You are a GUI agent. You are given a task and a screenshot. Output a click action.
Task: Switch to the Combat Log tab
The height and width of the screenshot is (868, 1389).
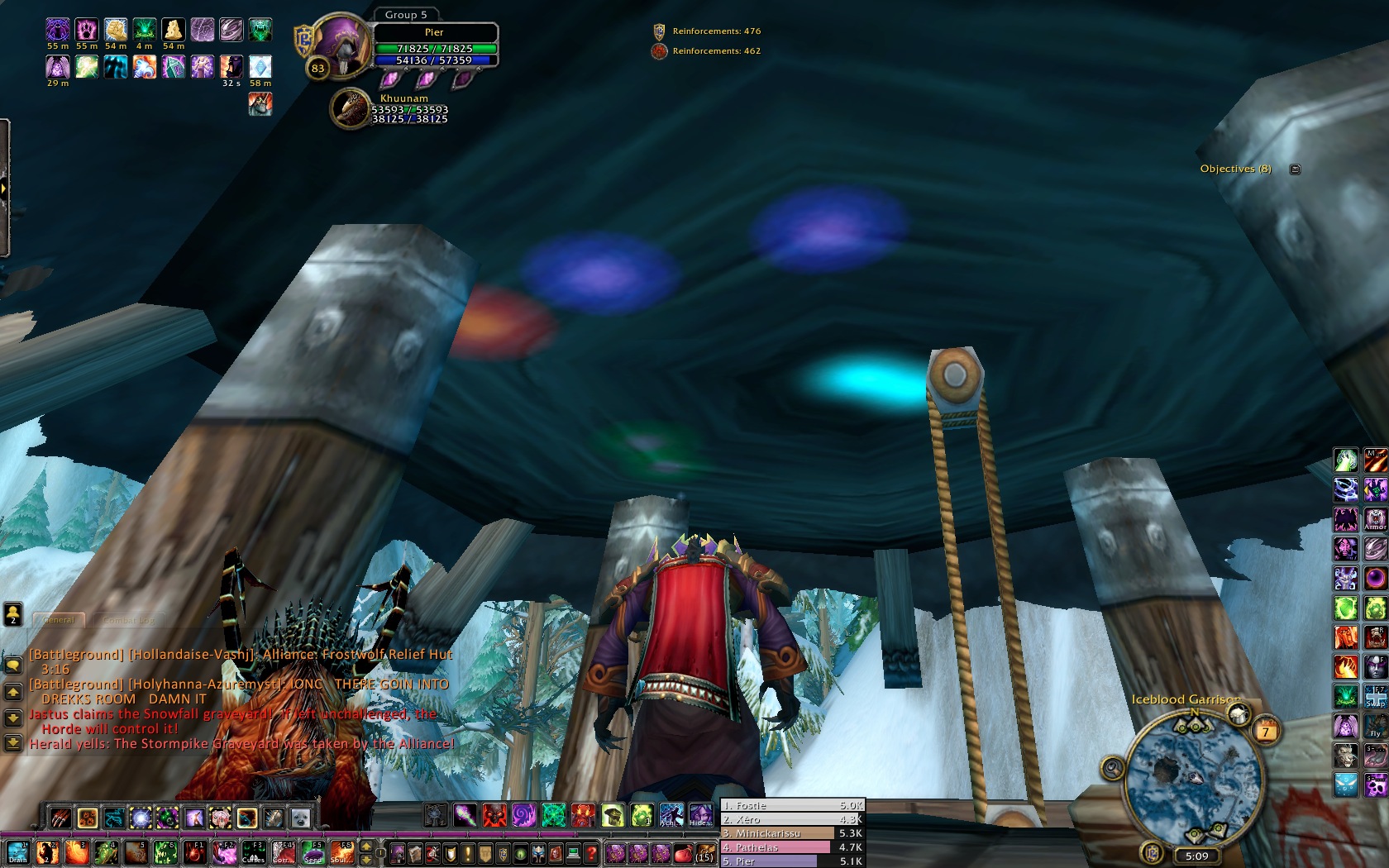click(x=128, y=619)
